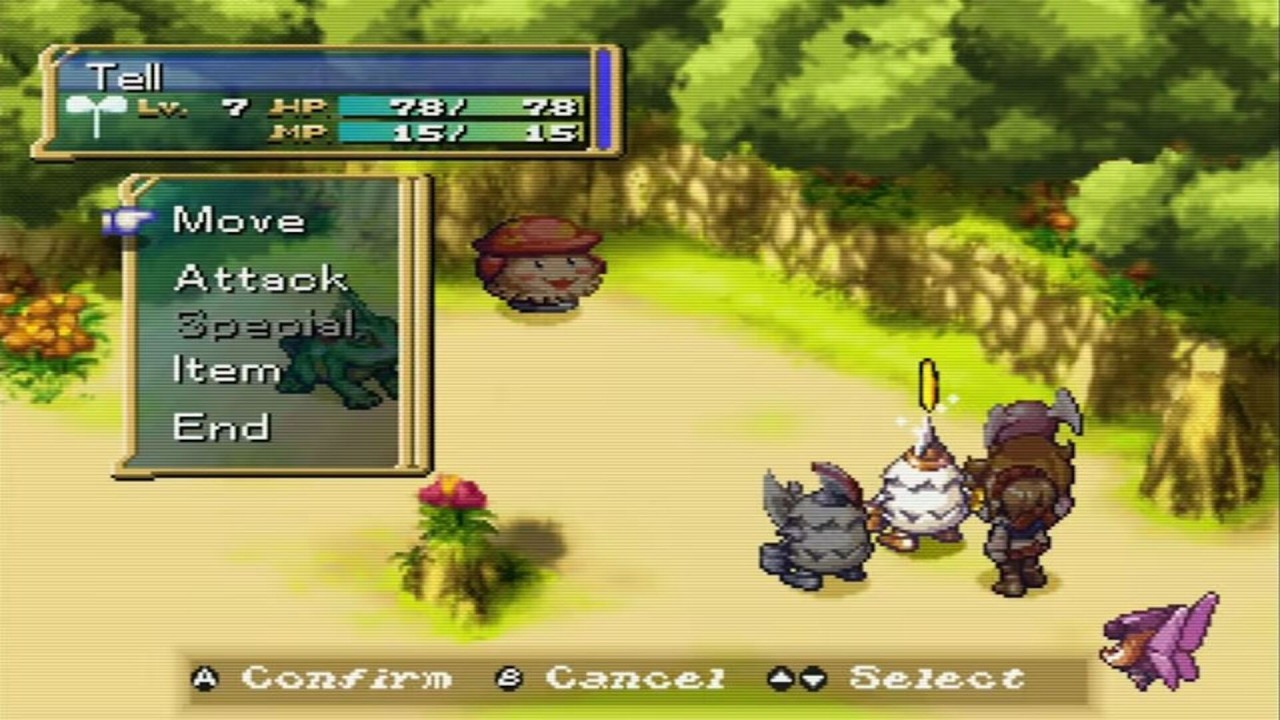Screen dimensions: 1280x720
Task: Select Move from the battle command menu
Action: 238,220
